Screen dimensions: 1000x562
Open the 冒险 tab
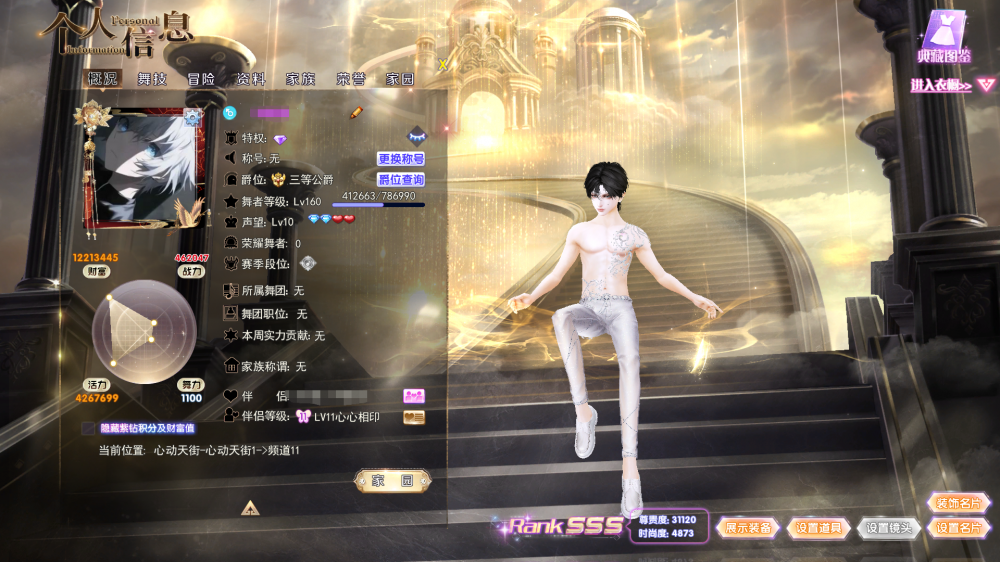[201, 79]
